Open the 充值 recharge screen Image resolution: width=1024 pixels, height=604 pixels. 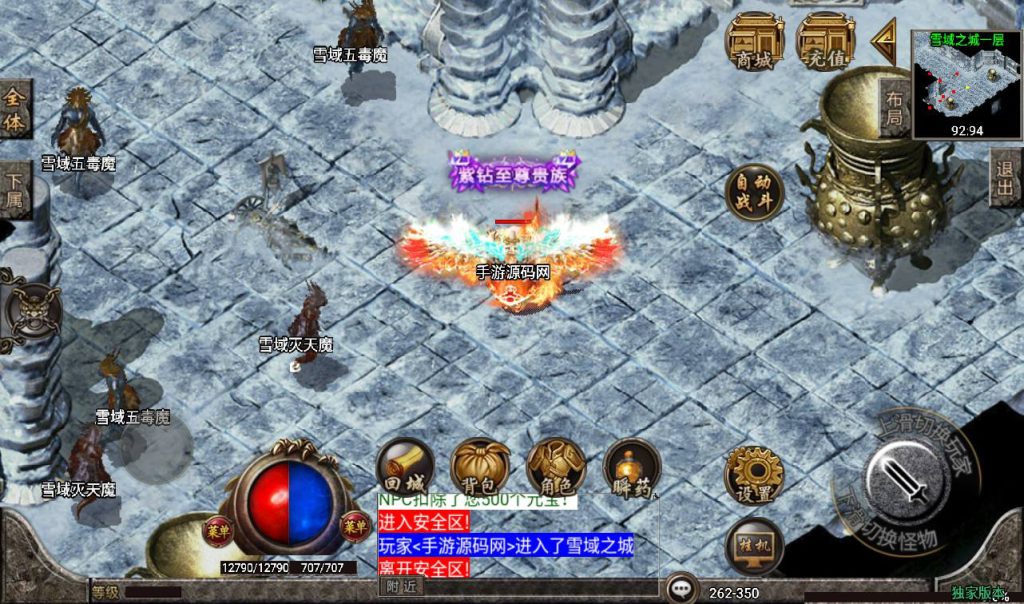click(x=825, y=42)
